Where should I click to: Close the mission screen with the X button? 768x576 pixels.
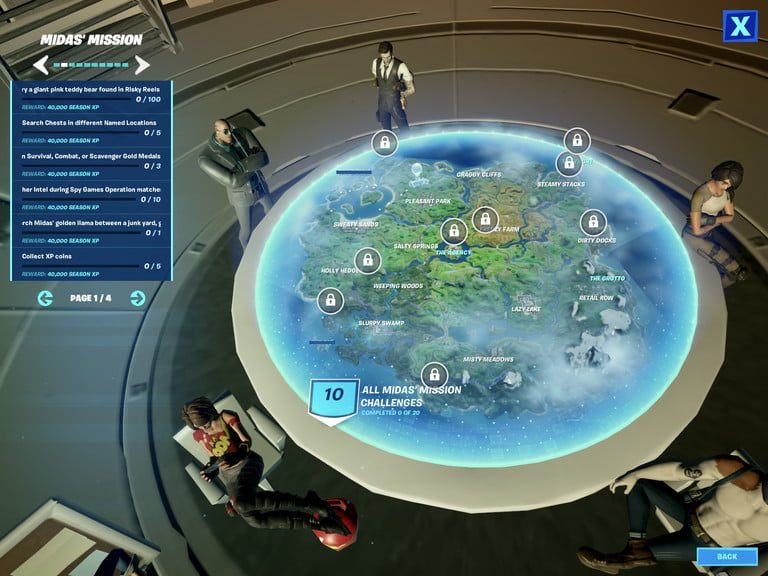click(739, 26)
